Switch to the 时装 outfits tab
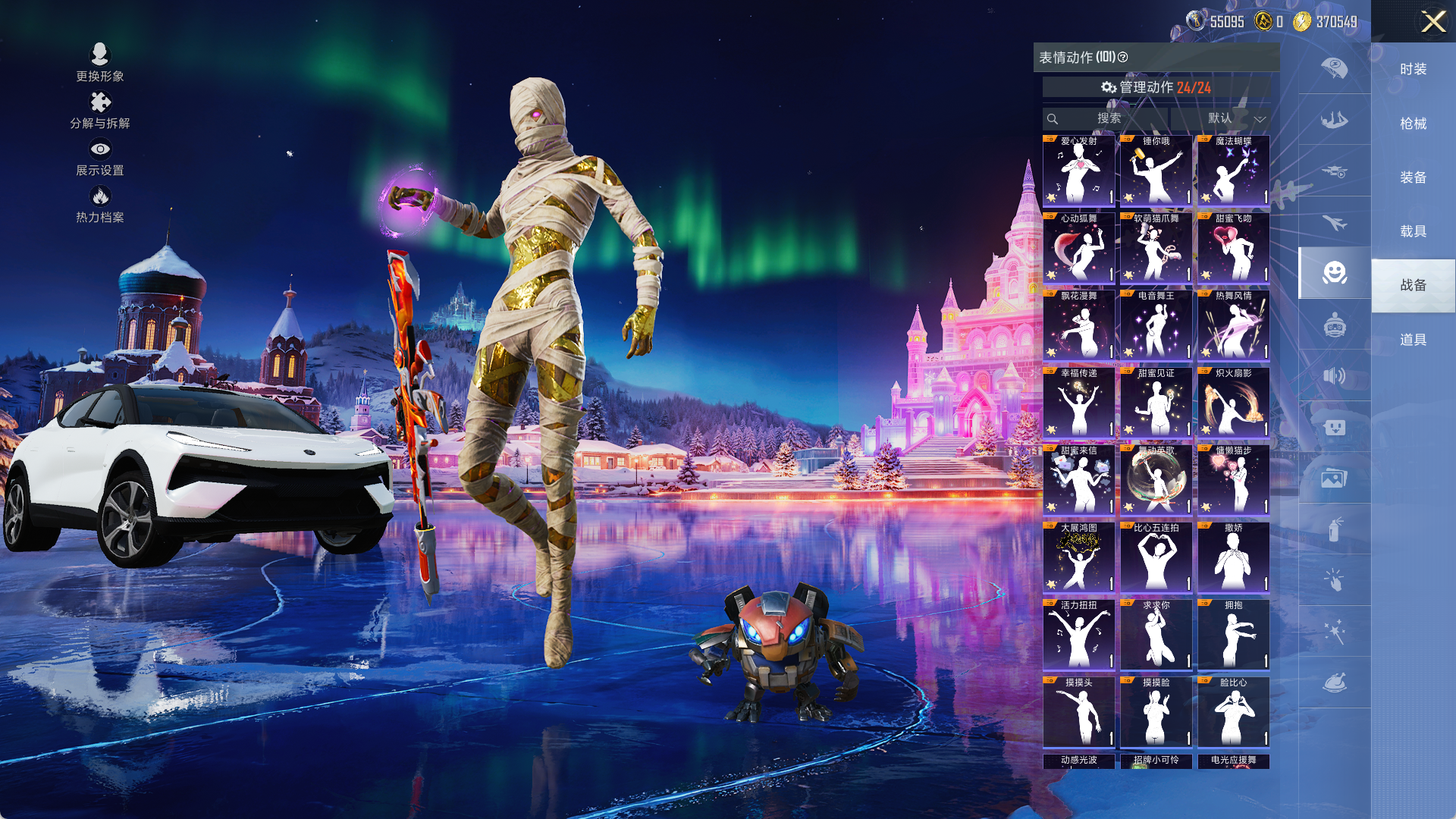This screenshot has height=819, width=1456. [1413, 69]
